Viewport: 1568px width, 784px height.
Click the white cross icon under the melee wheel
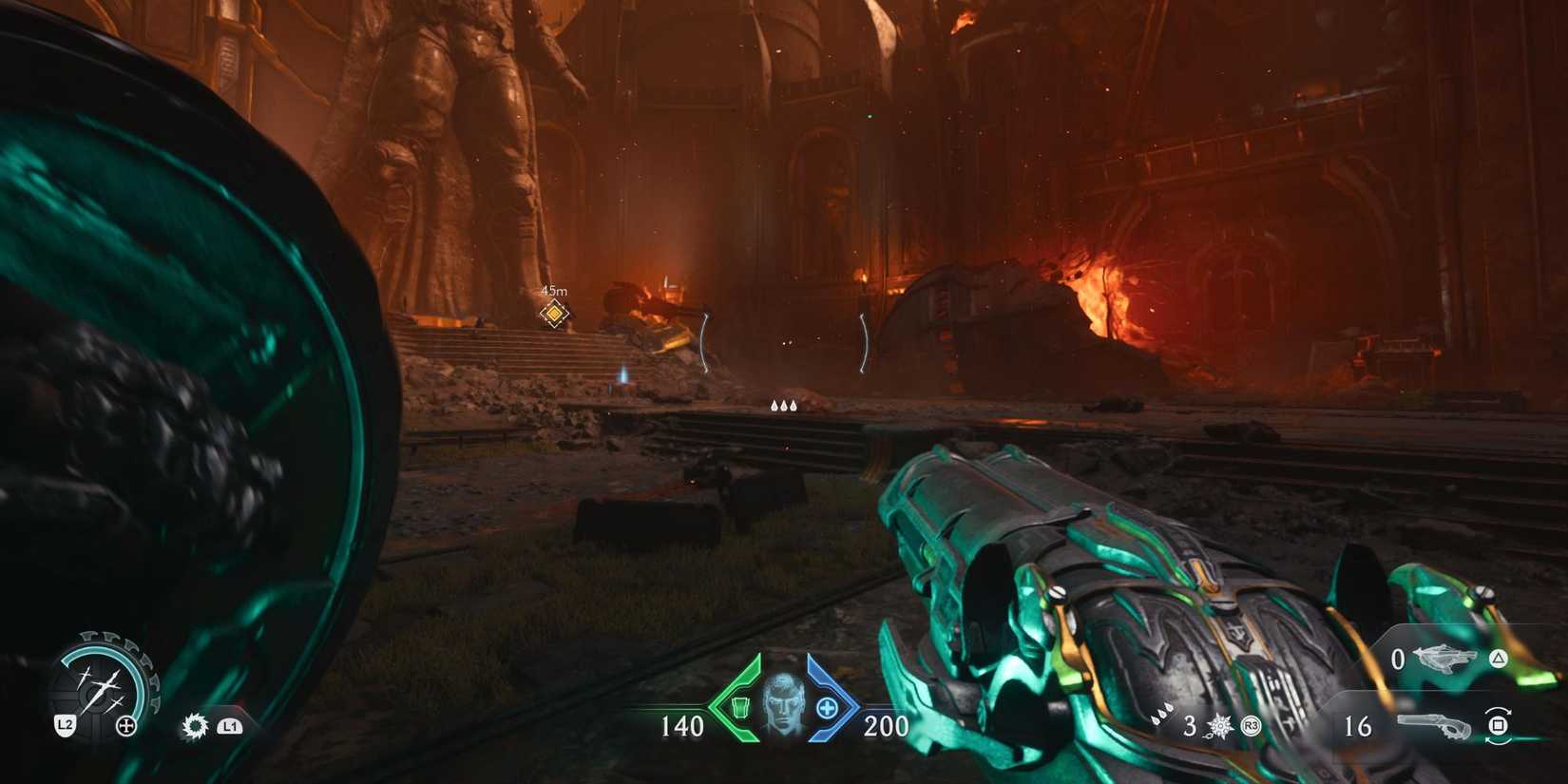click(x=126, y=725)
